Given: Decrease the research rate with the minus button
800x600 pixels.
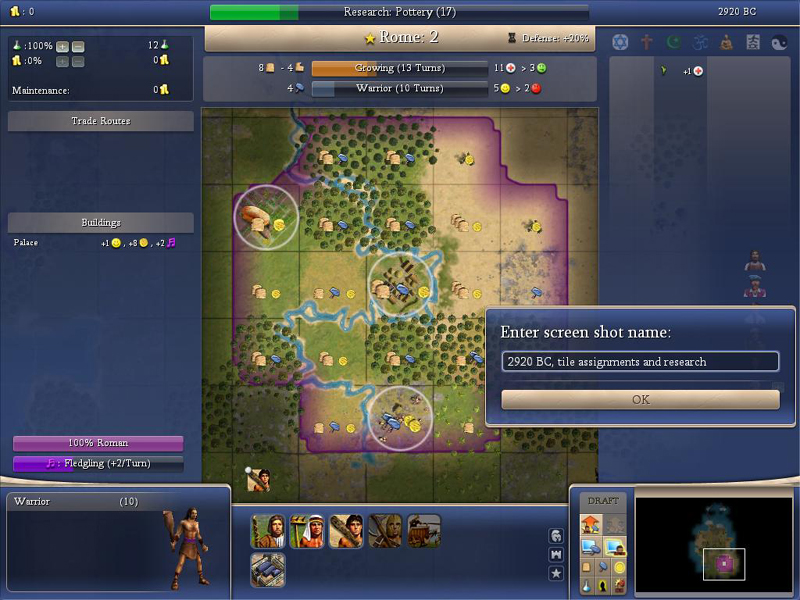Looking at the screenshot, I should [78, 46].
